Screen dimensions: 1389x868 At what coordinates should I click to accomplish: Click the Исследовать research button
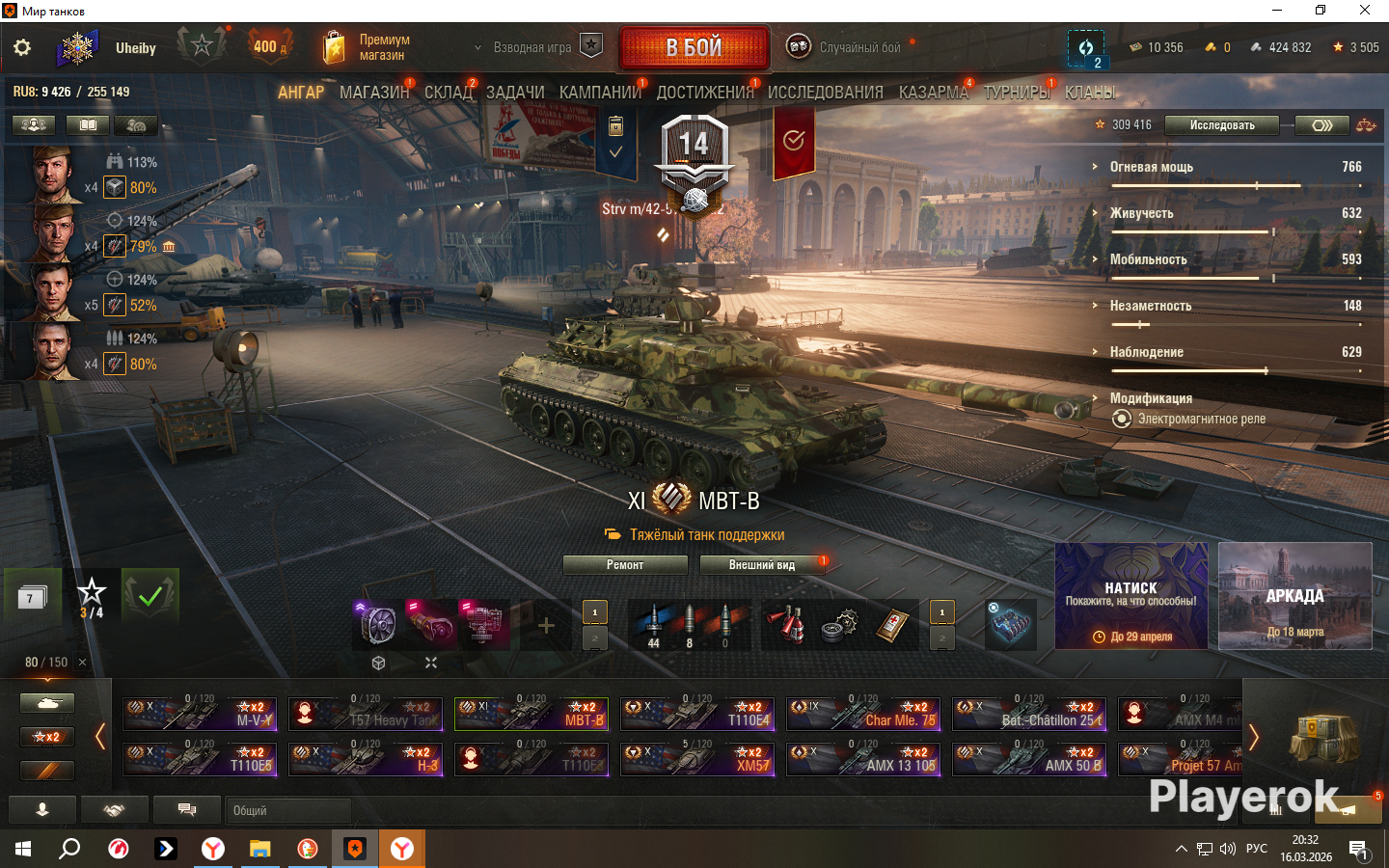pos(1221,125)
